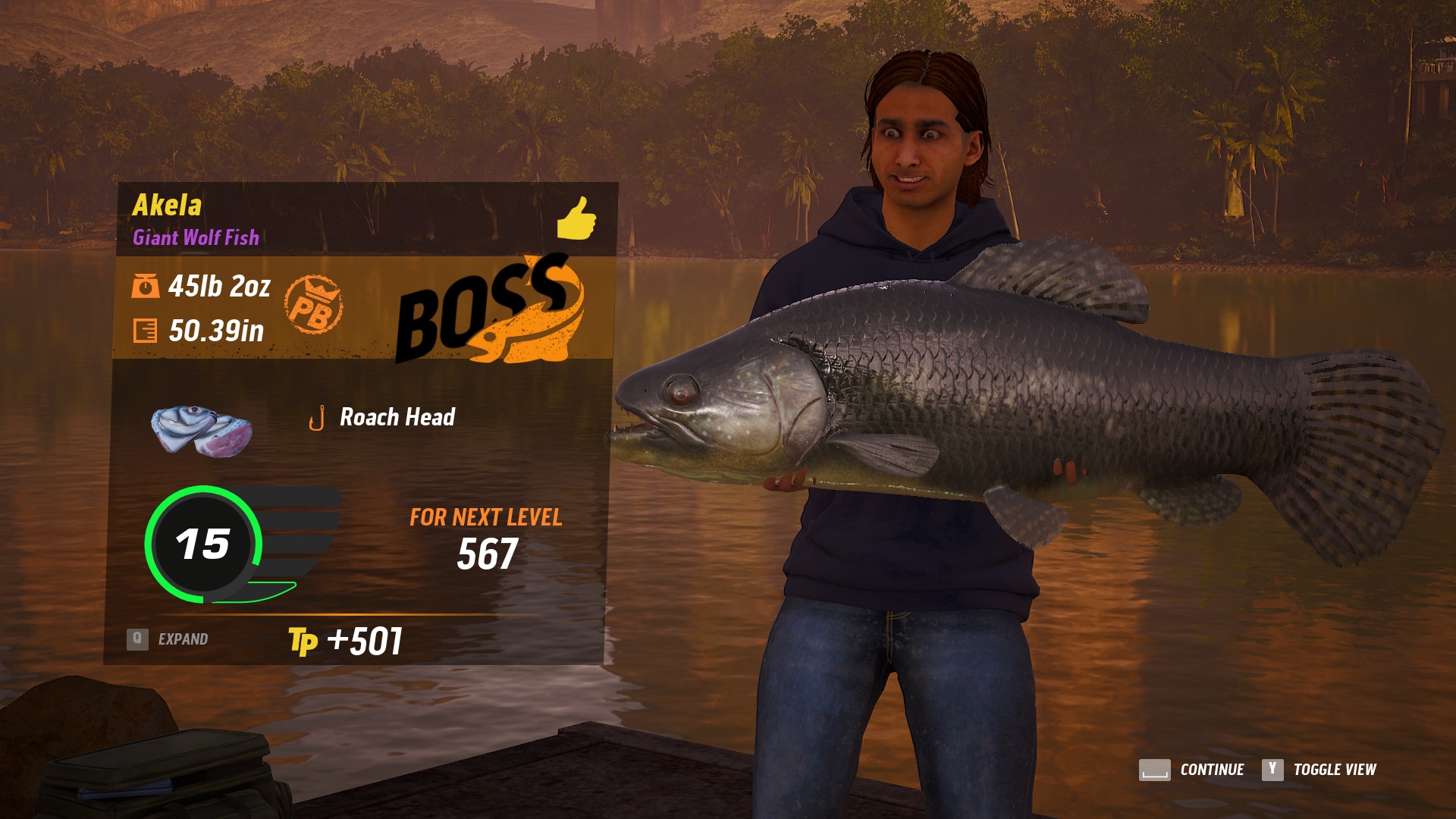Click the yellow thumbs-up icon
The height and width of the screenshot is (819, 1456).
click(x=576, y=218)
